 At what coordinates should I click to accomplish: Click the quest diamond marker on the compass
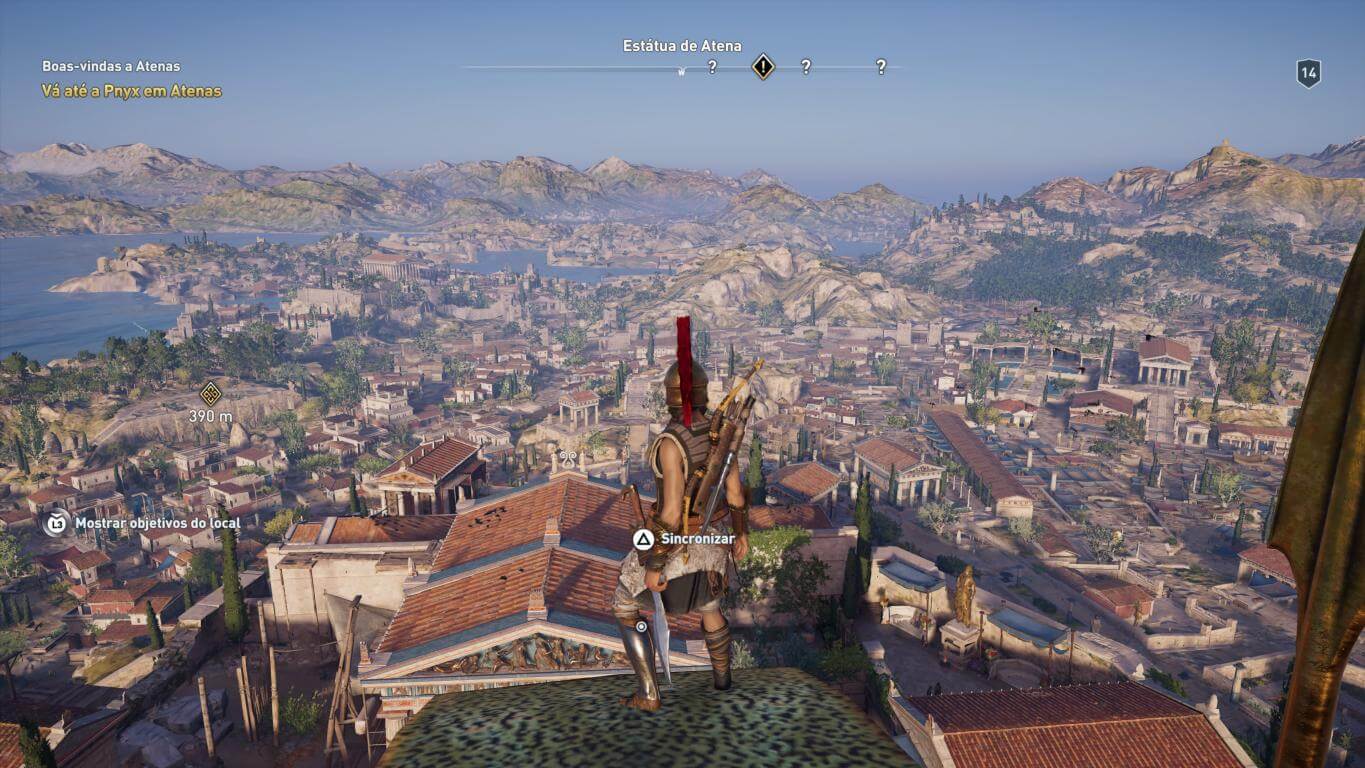(x=763, y=67)
